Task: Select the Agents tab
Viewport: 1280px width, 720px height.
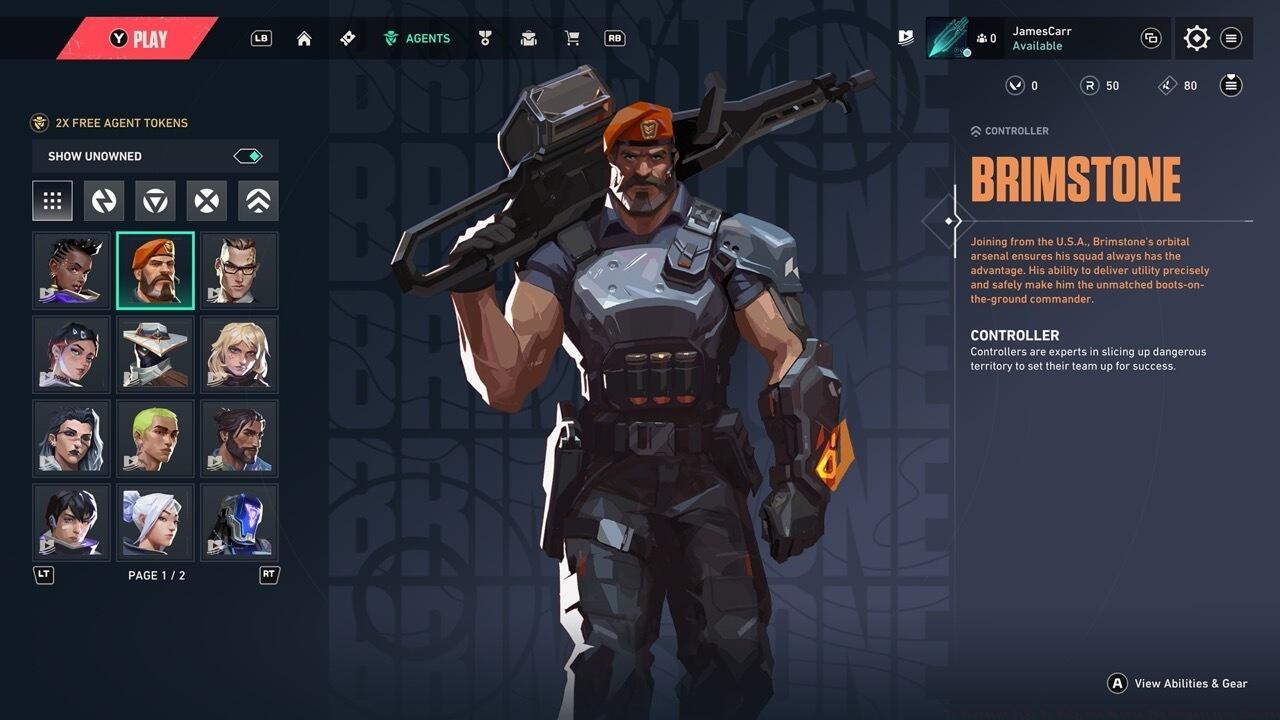Action: coord(418,38)
